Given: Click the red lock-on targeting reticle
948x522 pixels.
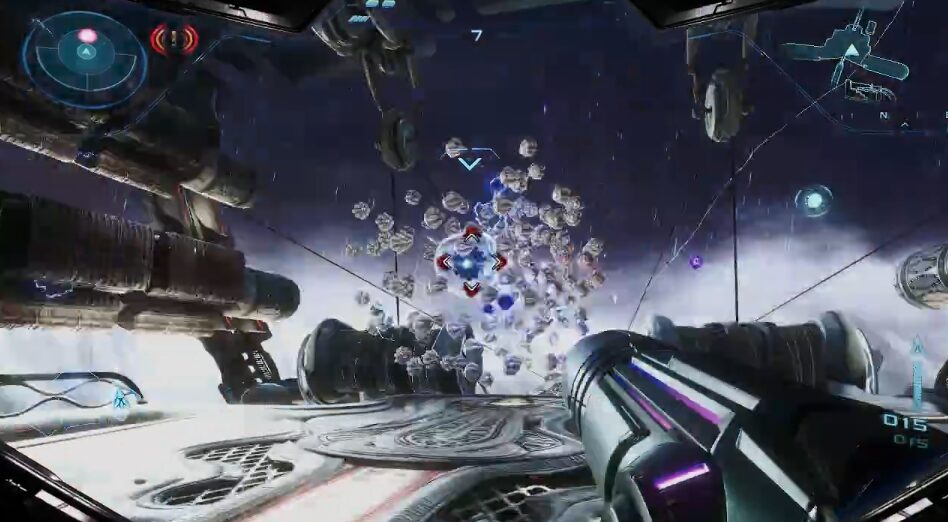Looking at the screenshot, I should click(471, 261).
